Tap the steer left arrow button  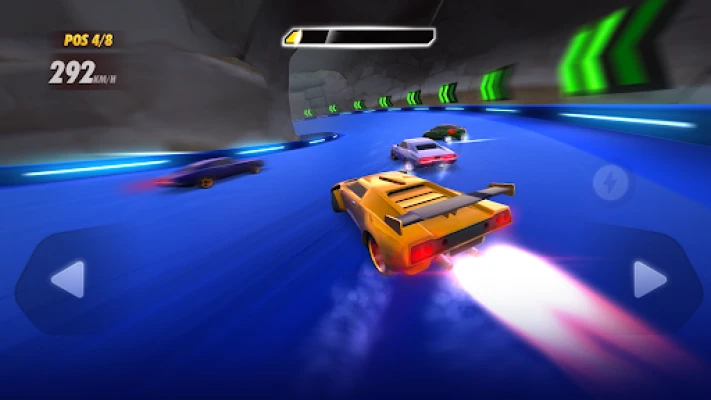67,279
